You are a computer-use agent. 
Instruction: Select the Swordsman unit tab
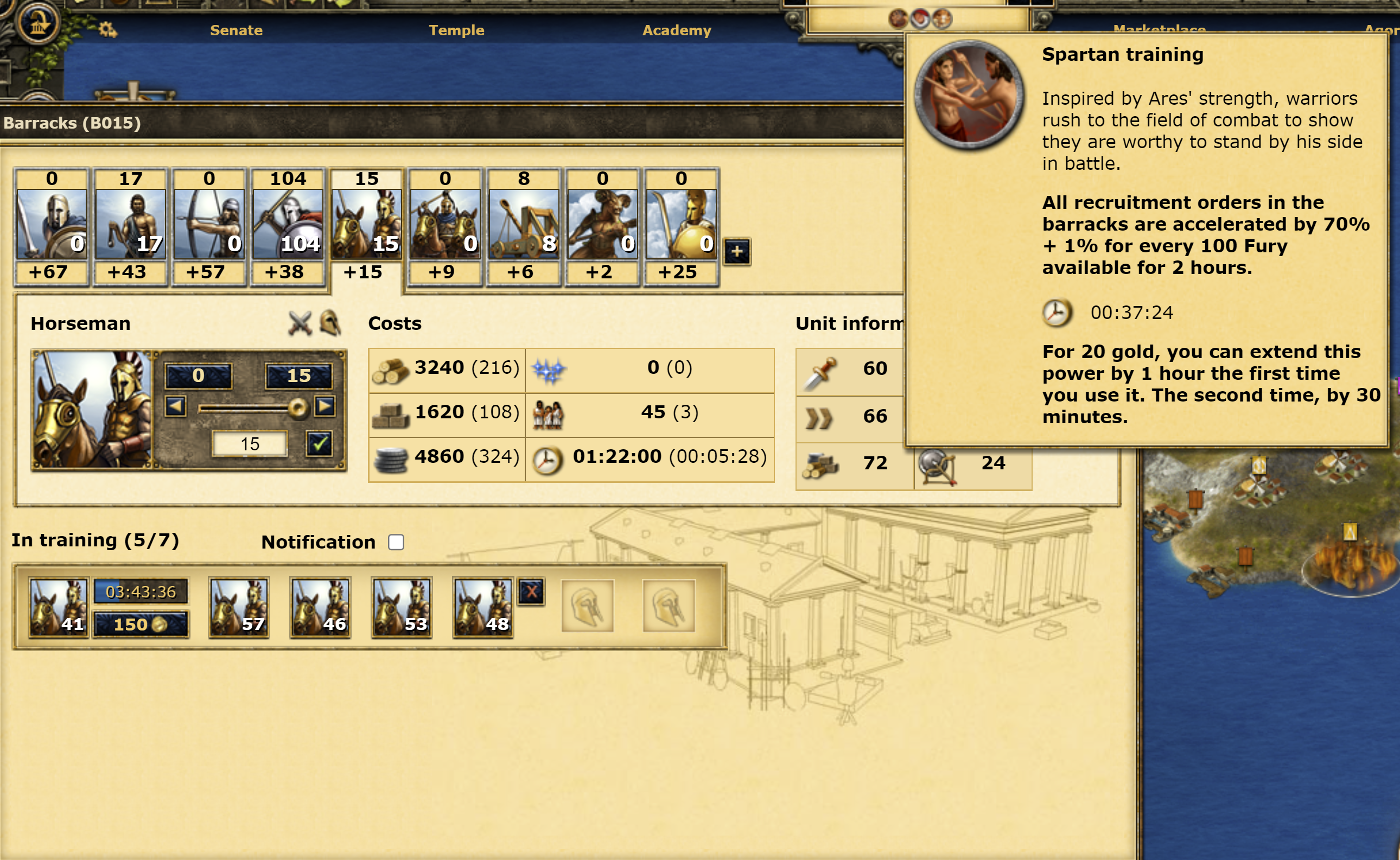point(51,225)
